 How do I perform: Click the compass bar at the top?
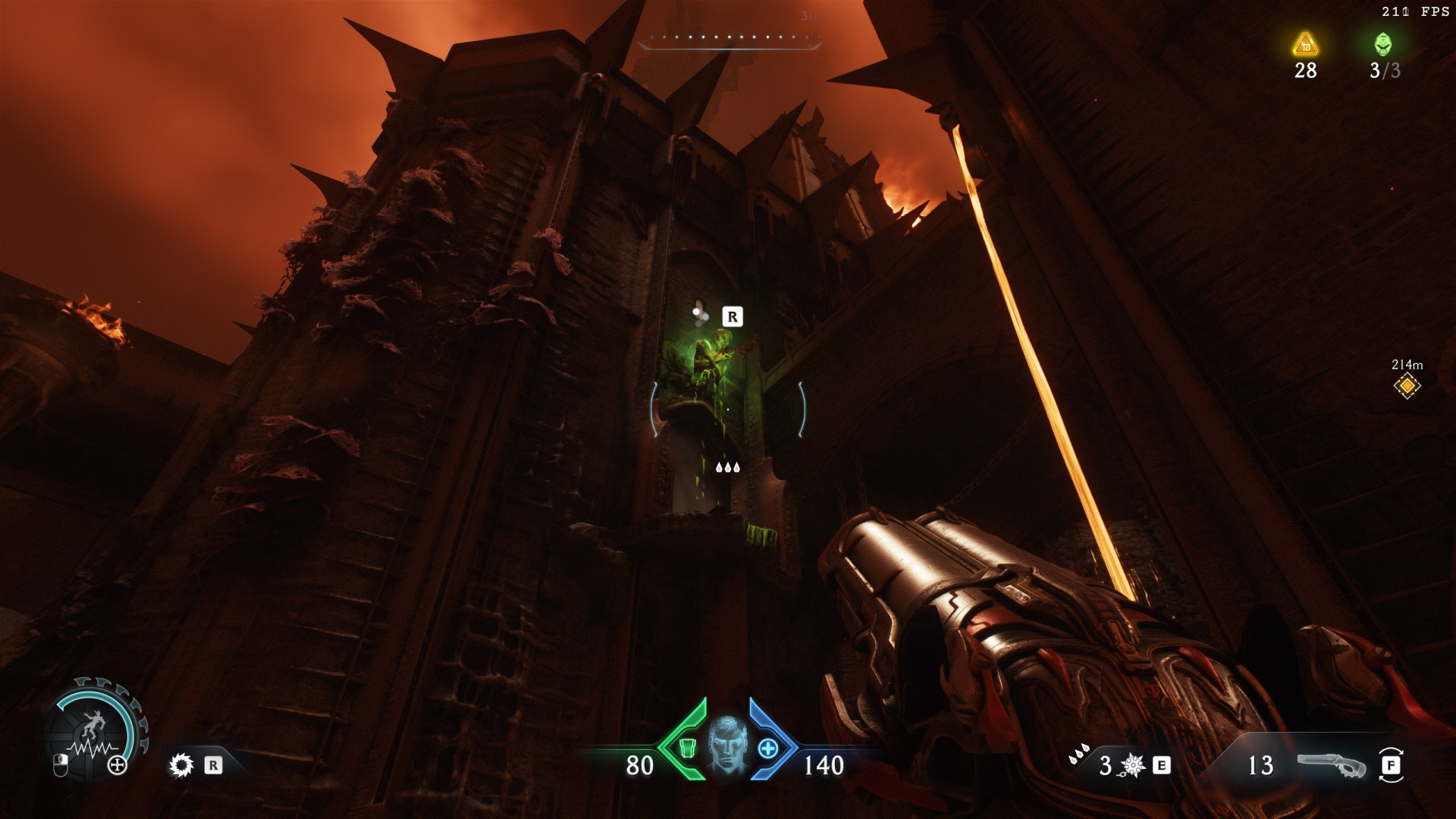(729, 39)
